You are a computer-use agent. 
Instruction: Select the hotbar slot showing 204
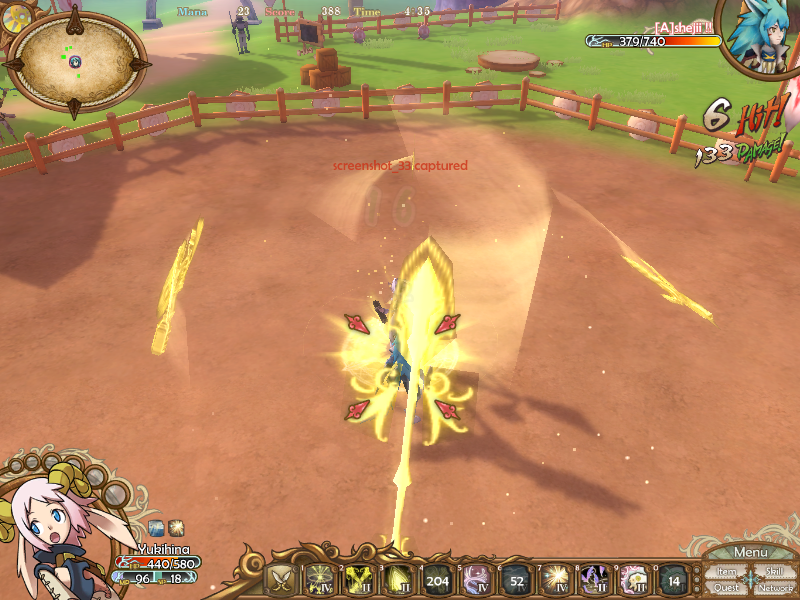tap(437, 580)
